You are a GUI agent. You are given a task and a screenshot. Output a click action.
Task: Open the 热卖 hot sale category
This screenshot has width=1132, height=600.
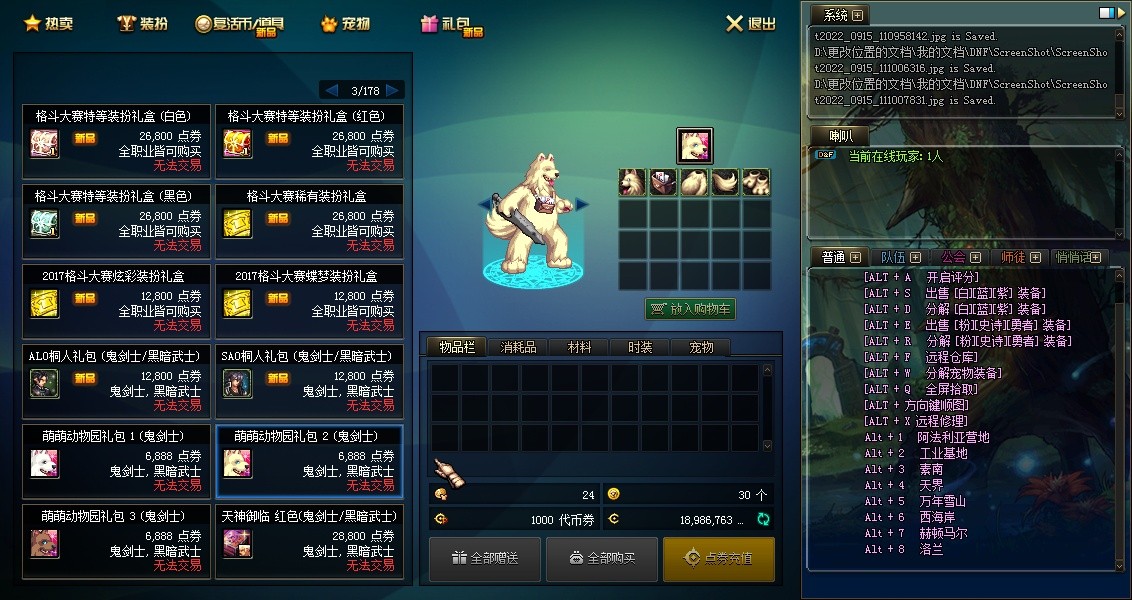coord(50,23)
